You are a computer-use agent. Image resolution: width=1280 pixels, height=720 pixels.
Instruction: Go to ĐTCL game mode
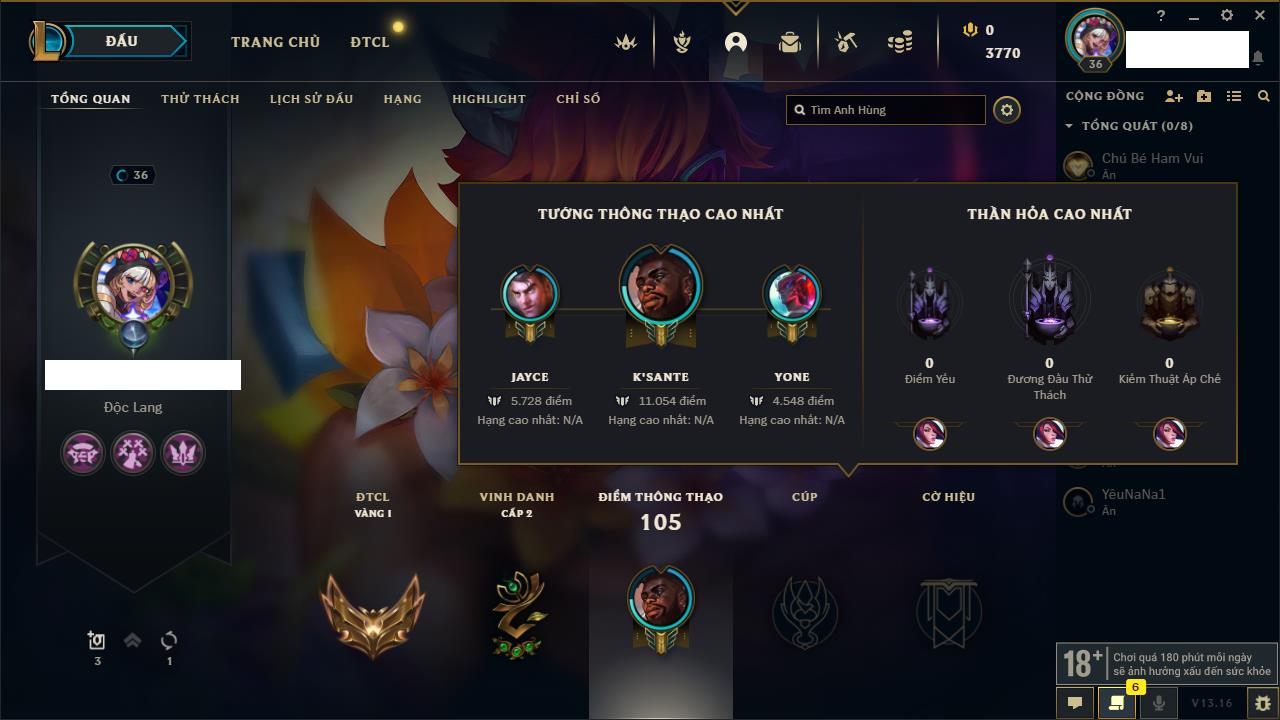(x=370, y=42)
